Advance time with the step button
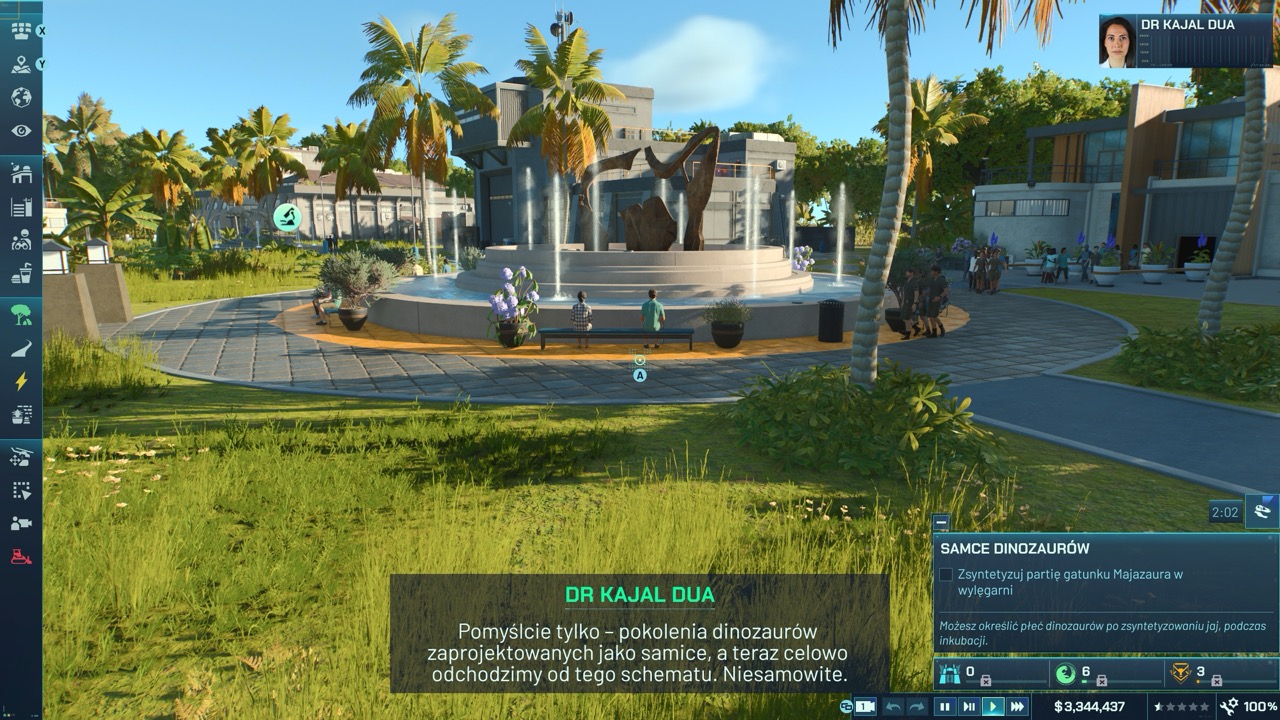Image resolution: width=1280 pixels, height=720 pixels. coord(968,707)
